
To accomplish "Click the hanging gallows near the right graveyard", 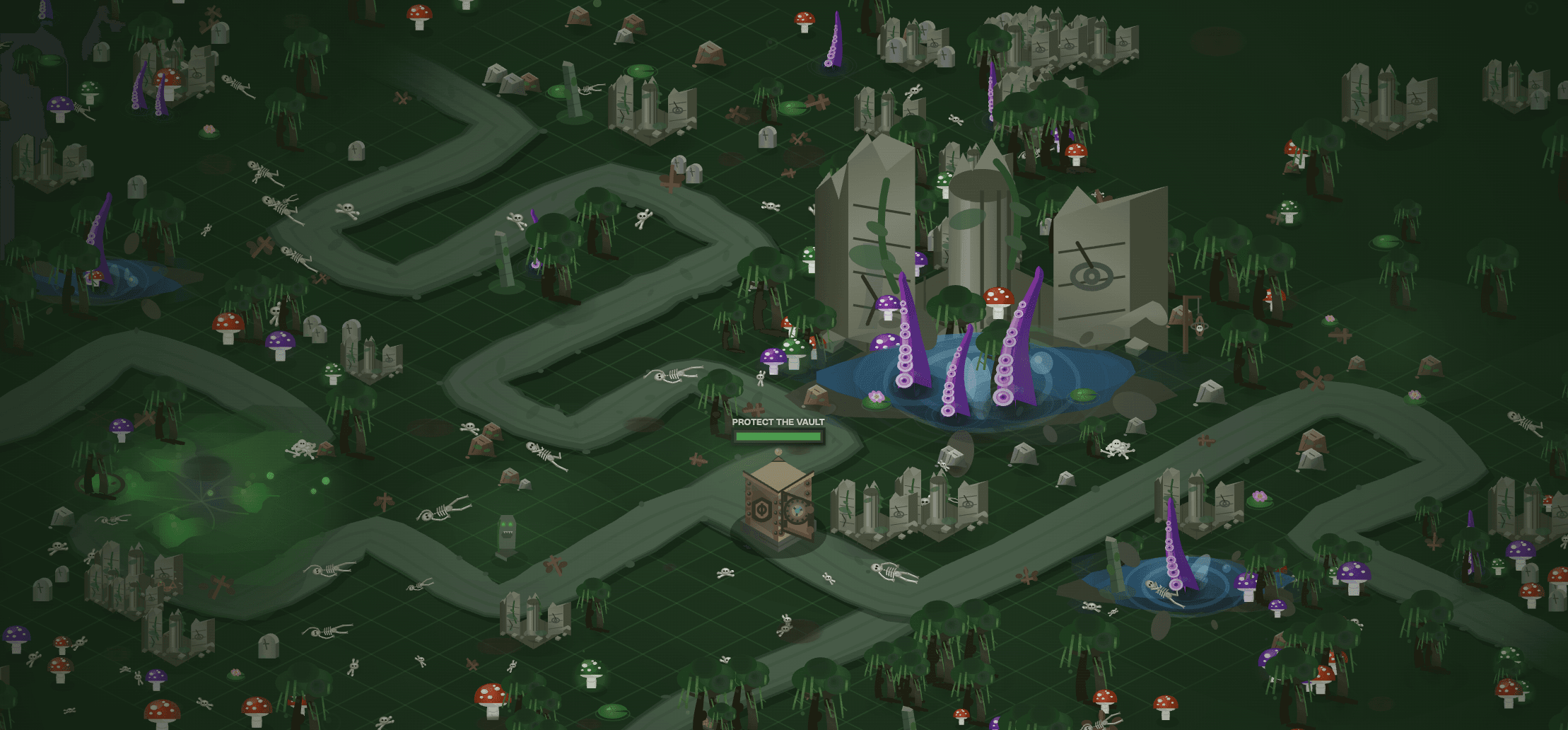I will pos(1200,328).
